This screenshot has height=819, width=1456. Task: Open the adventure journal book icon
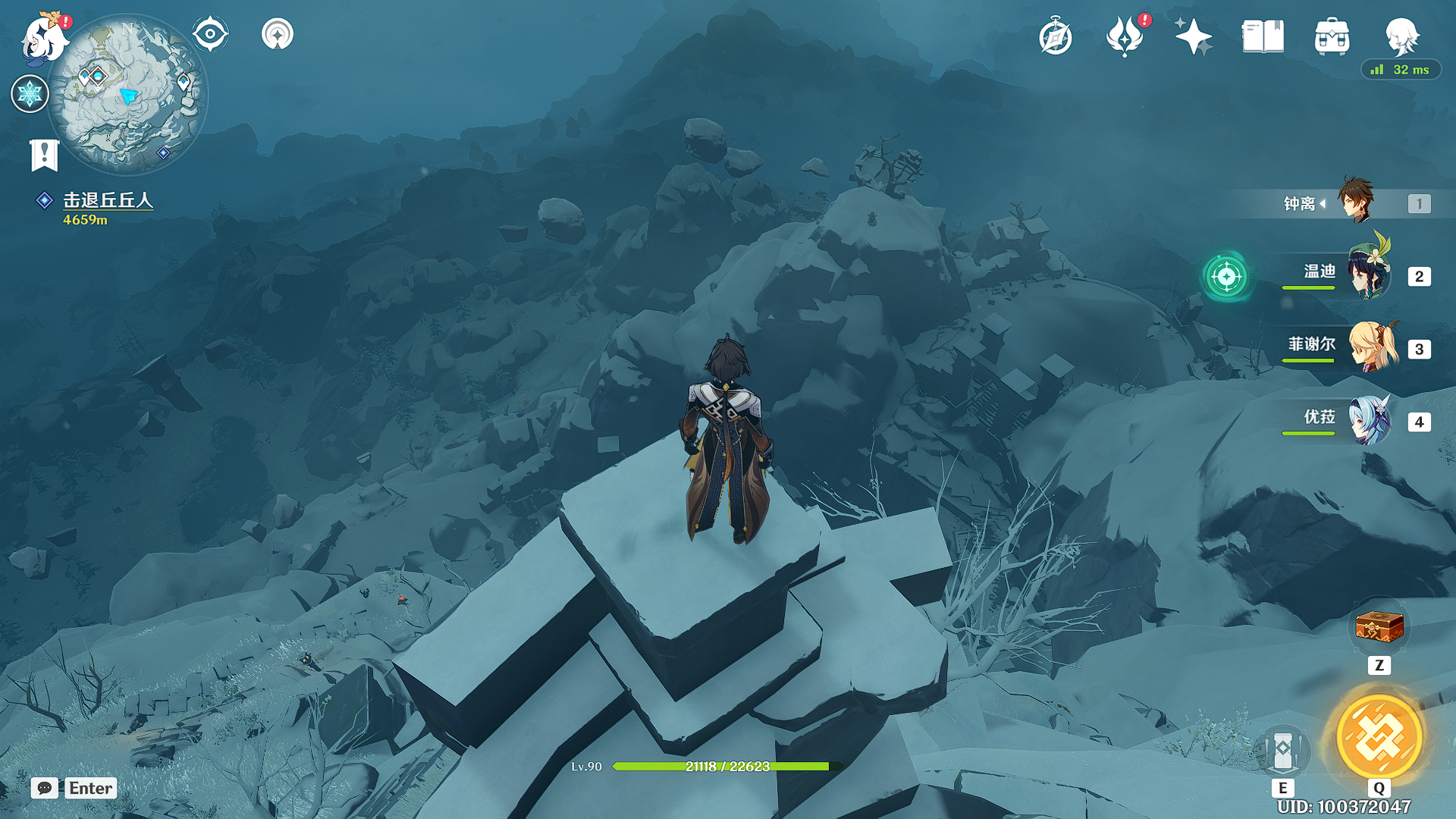tap(1263, 36)
